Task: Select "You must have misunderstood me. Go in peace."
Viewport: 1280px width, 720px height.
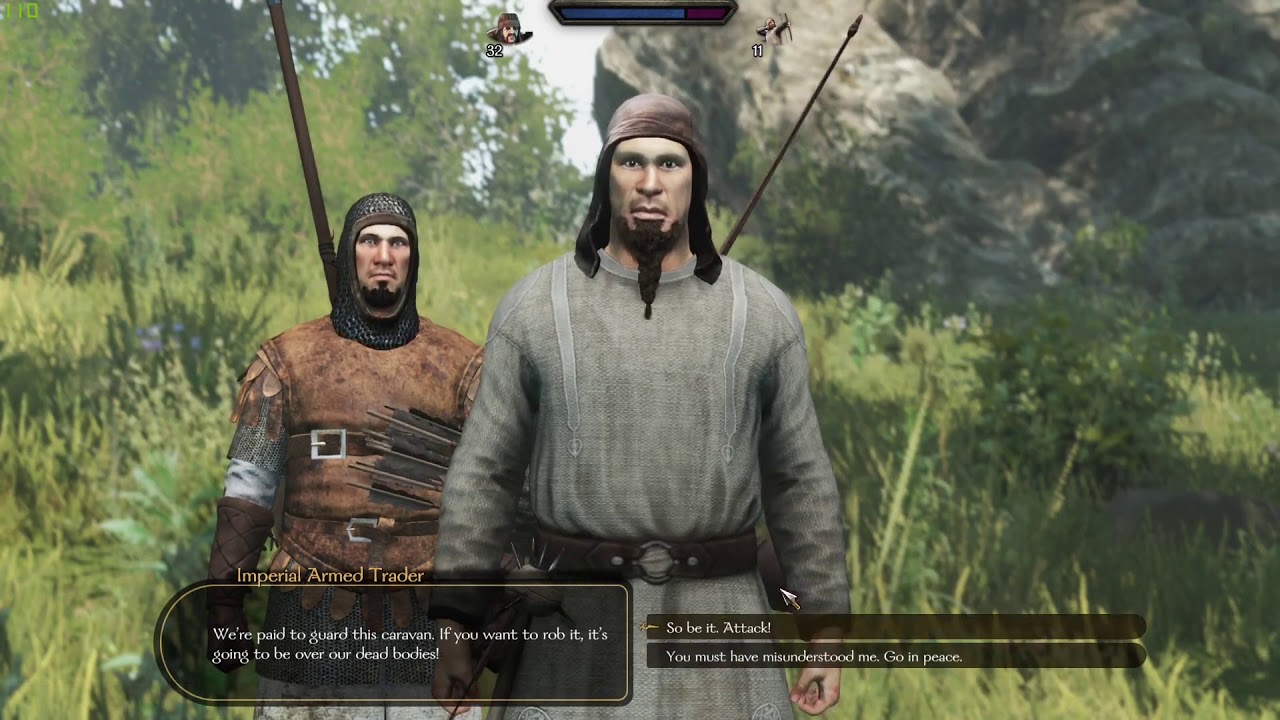Action: [814, 657]
